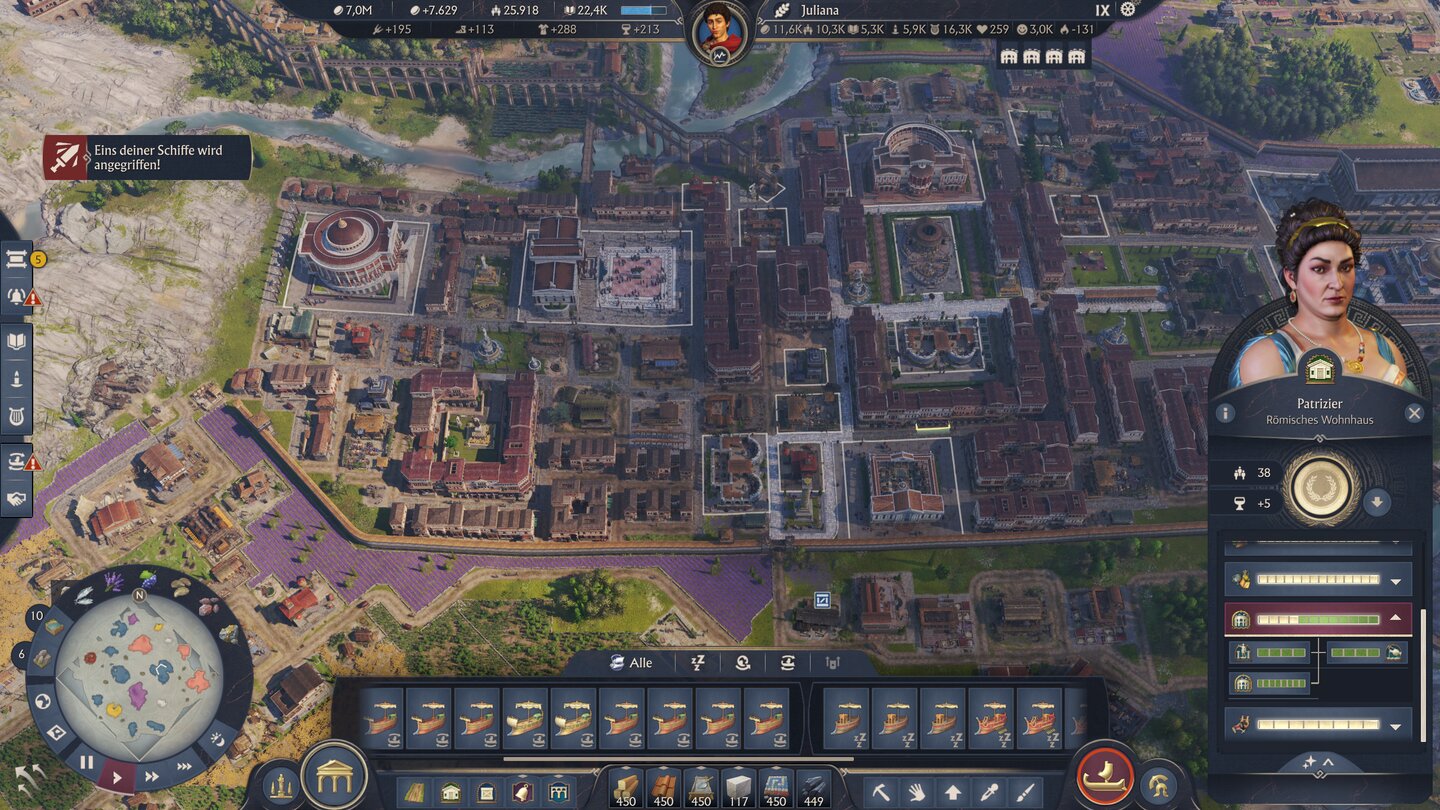
Task: Pause the game speed
Action: click(x=87, y=762)
